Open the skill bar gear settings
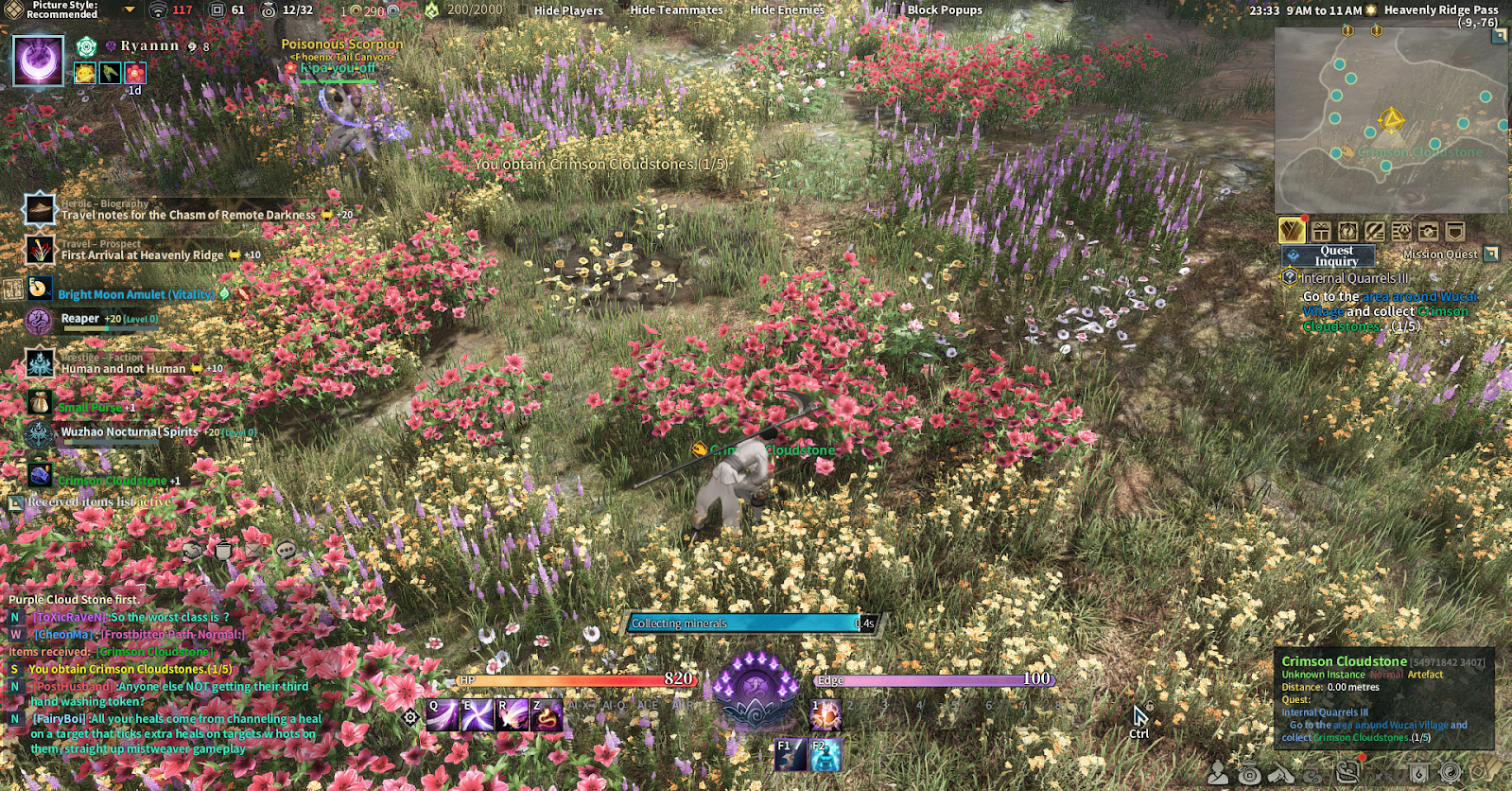This screenshot has height=791, width=1512. 410,717
